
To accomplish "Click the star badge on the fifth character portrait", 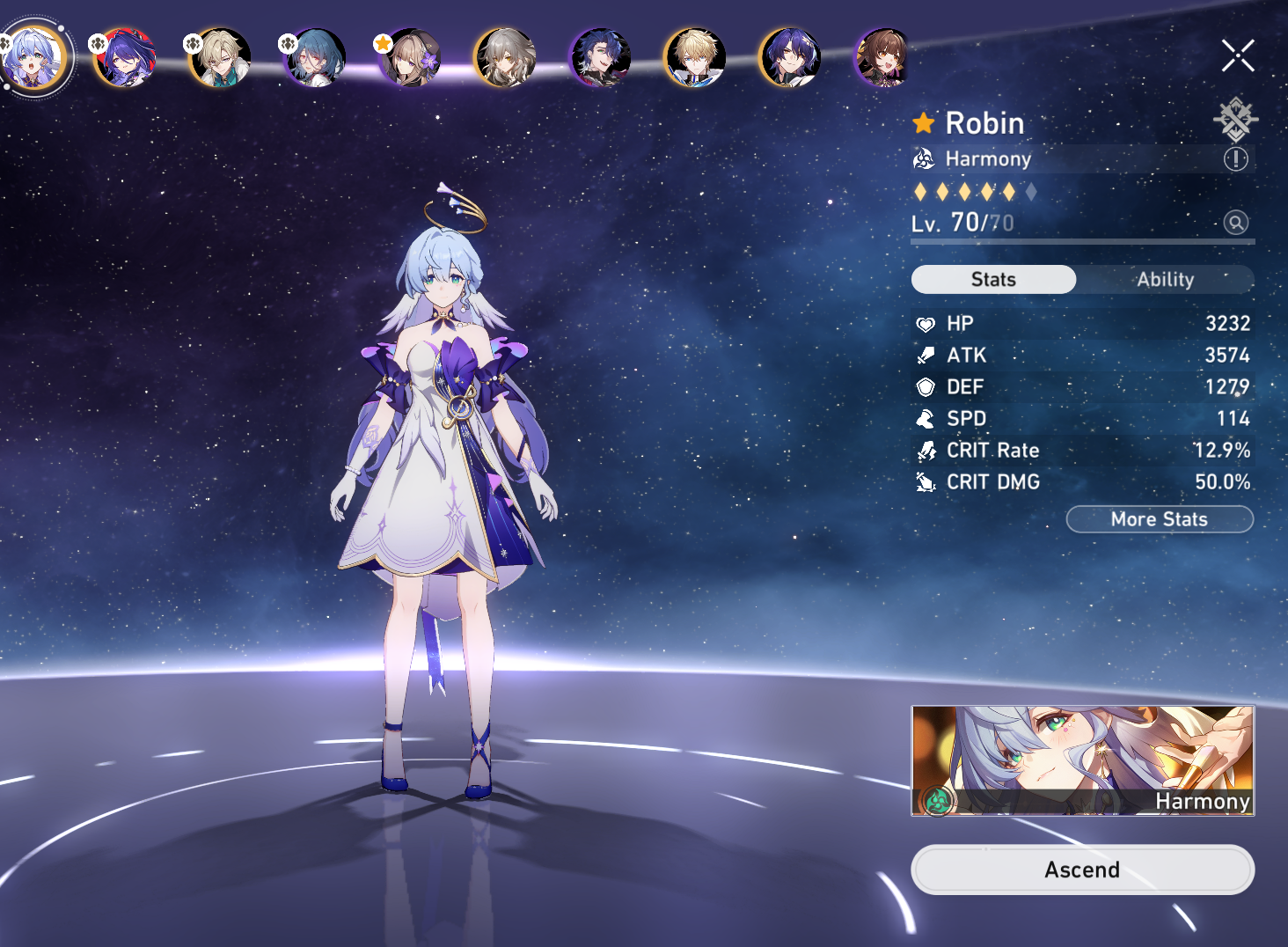I will [384, 41].
